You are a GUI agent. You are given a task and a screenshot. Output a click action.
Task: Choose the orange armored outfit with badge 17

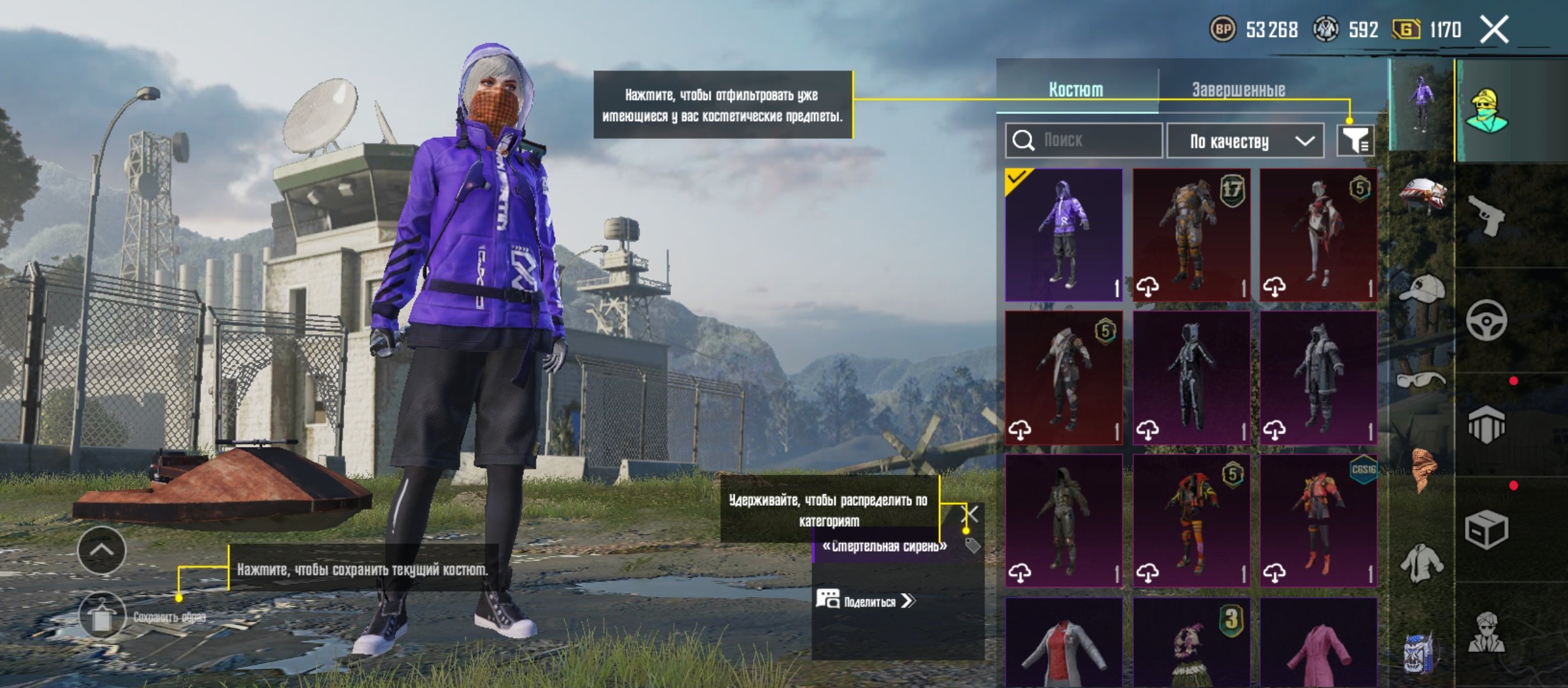coord(1191,235)
